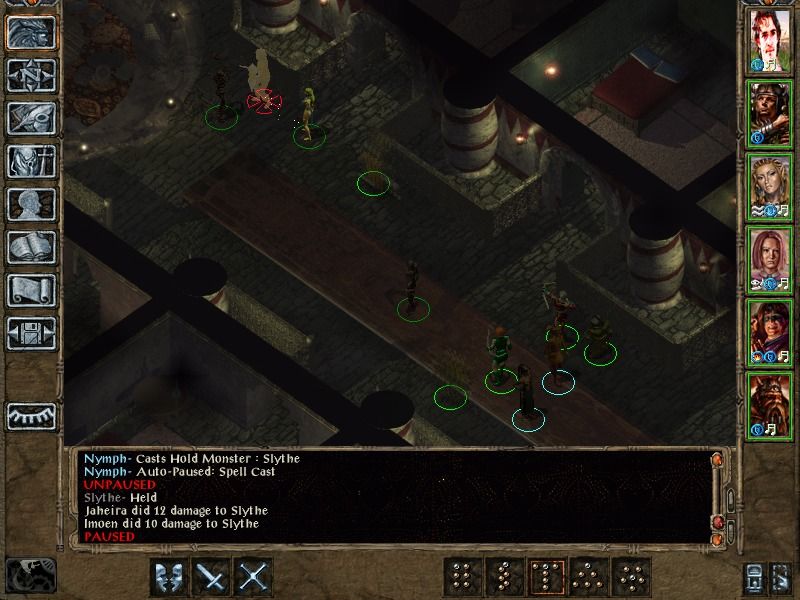Open the mage spellbook
This screenshot has width=800, height=600.
31,247
